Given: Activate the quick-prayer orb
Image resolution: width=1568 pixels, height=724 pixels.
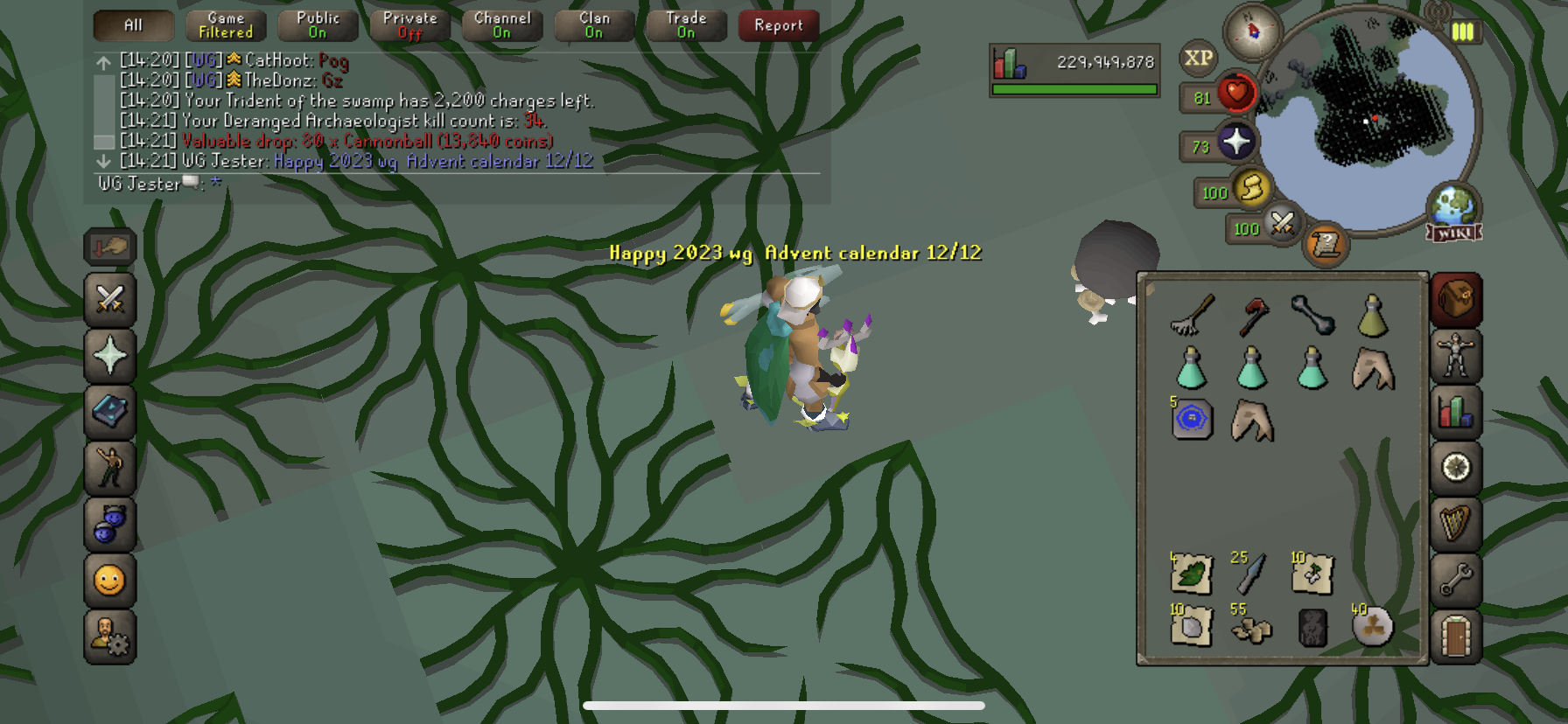Looking at the screenshot, I should coord(1235,142).
